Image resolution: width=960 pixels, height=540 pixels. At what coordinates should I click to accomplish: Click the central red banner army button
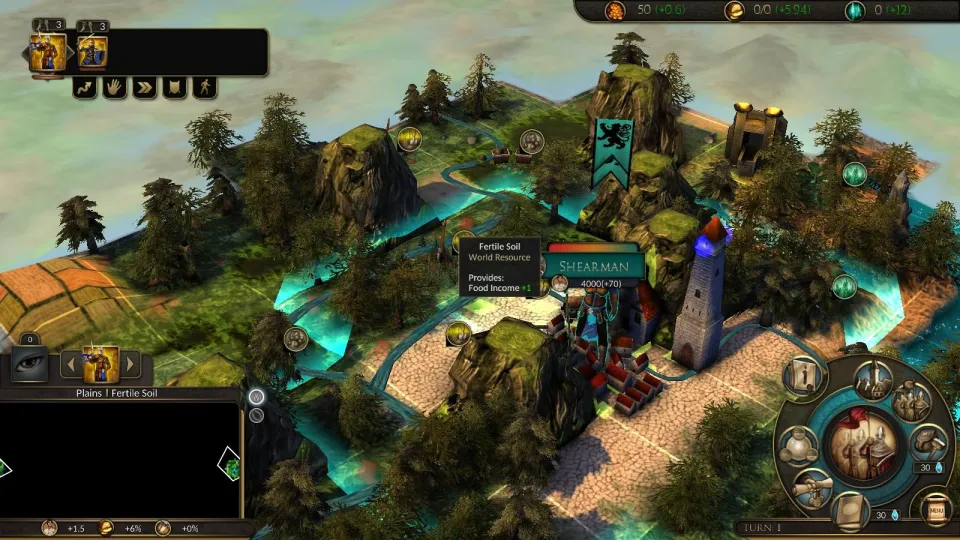tap(862, 444)
